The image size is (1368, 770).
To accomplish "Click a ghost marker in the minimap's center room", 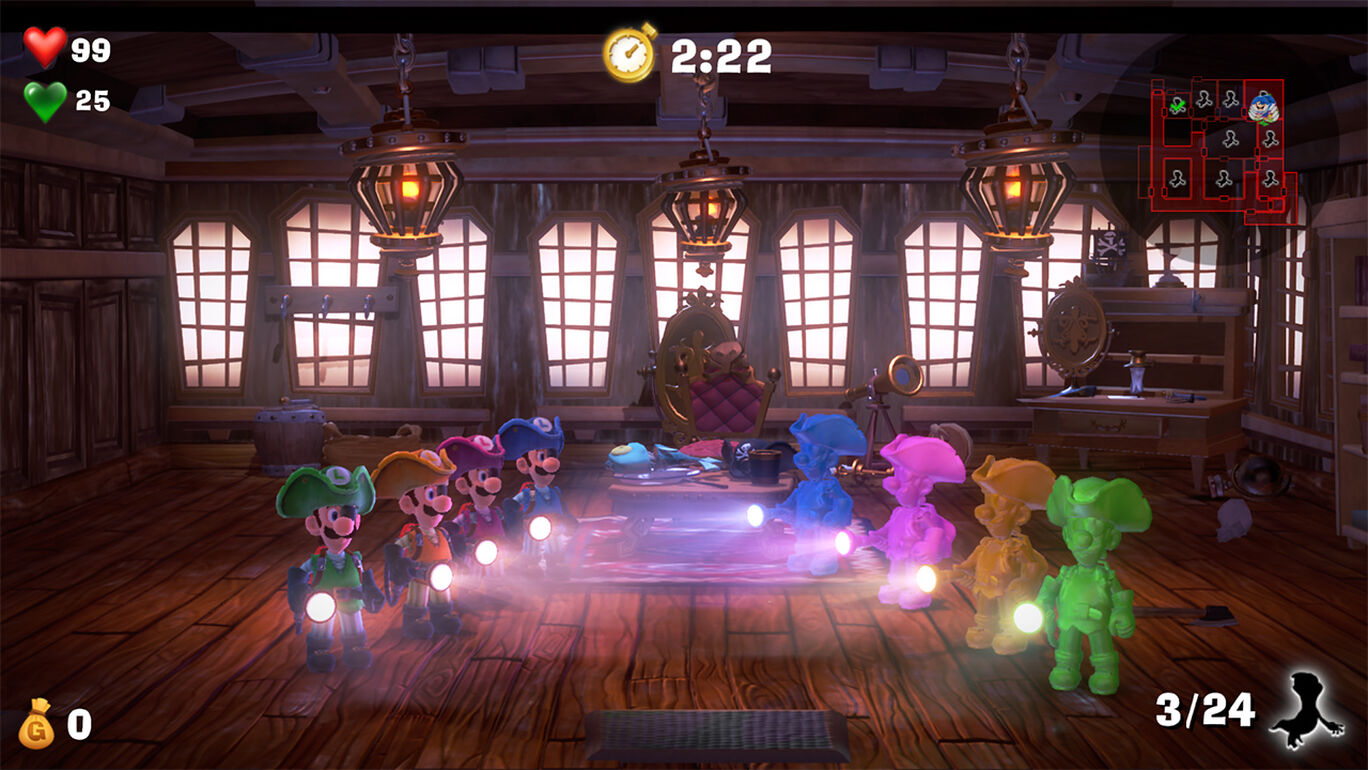I will (x=1229, y=139).
